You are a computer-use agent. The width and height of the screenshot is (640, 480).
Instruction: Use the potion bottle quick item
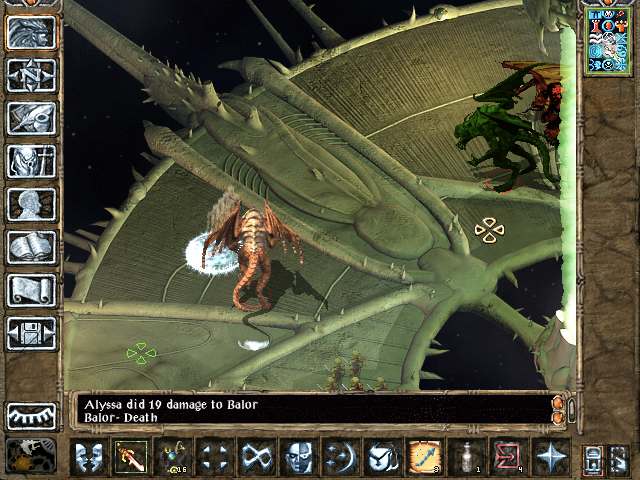tap(467, 457)
